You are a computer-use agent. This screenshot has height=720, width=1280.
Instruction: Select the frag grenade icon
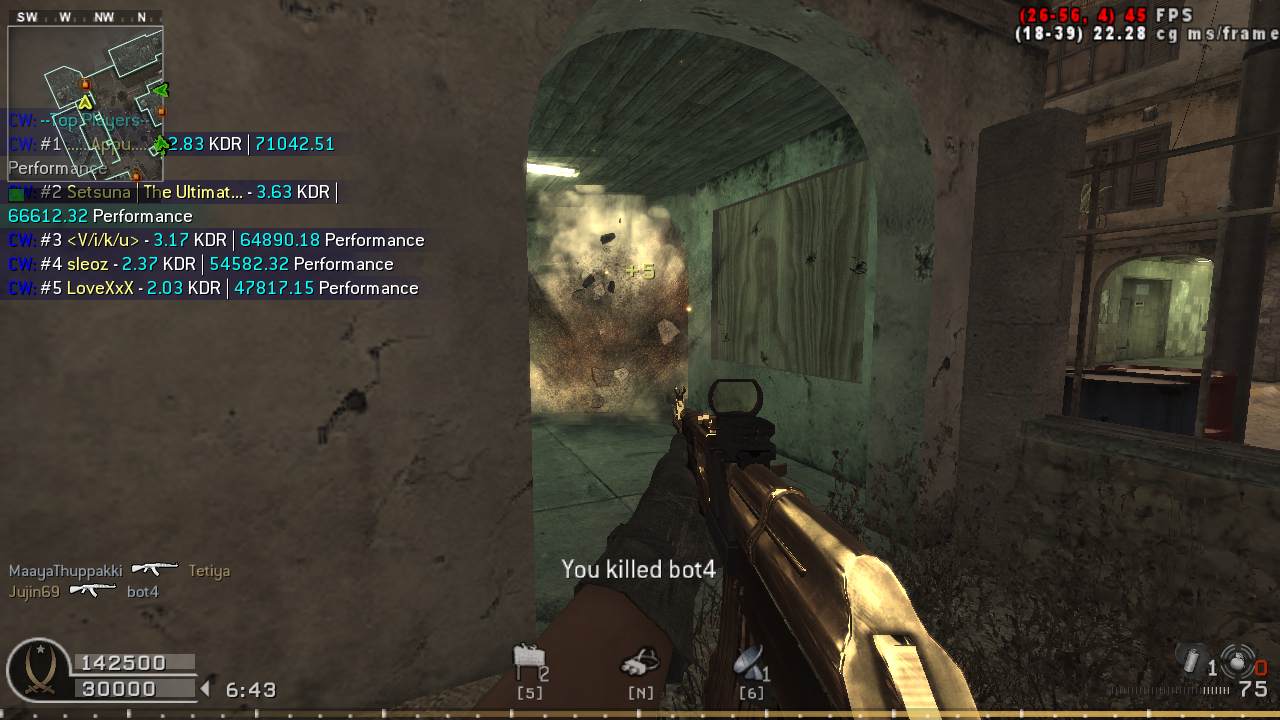[1238, 661]
